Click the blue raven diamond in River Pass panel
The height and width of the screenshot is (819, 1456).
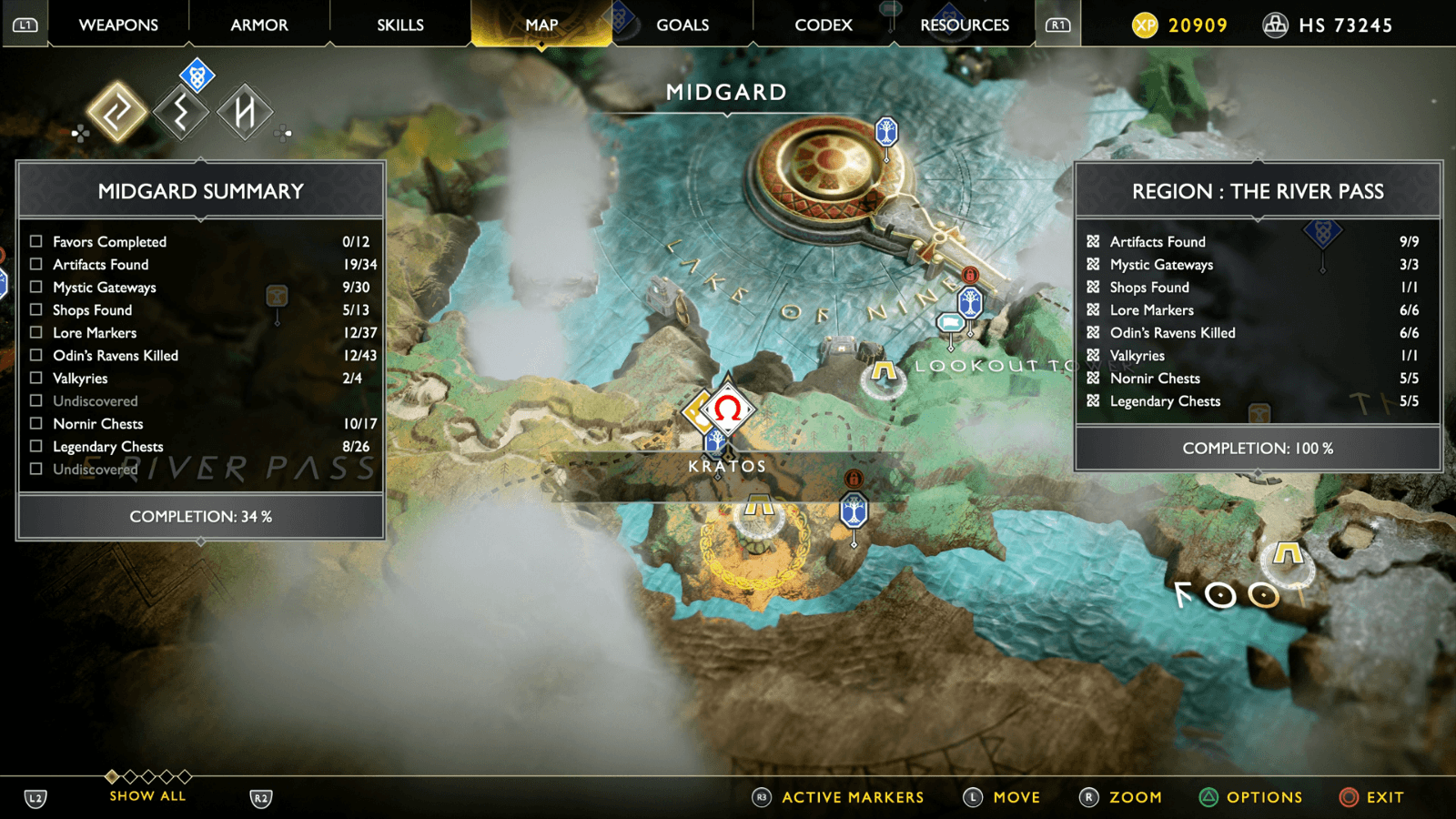point(1321,235)
